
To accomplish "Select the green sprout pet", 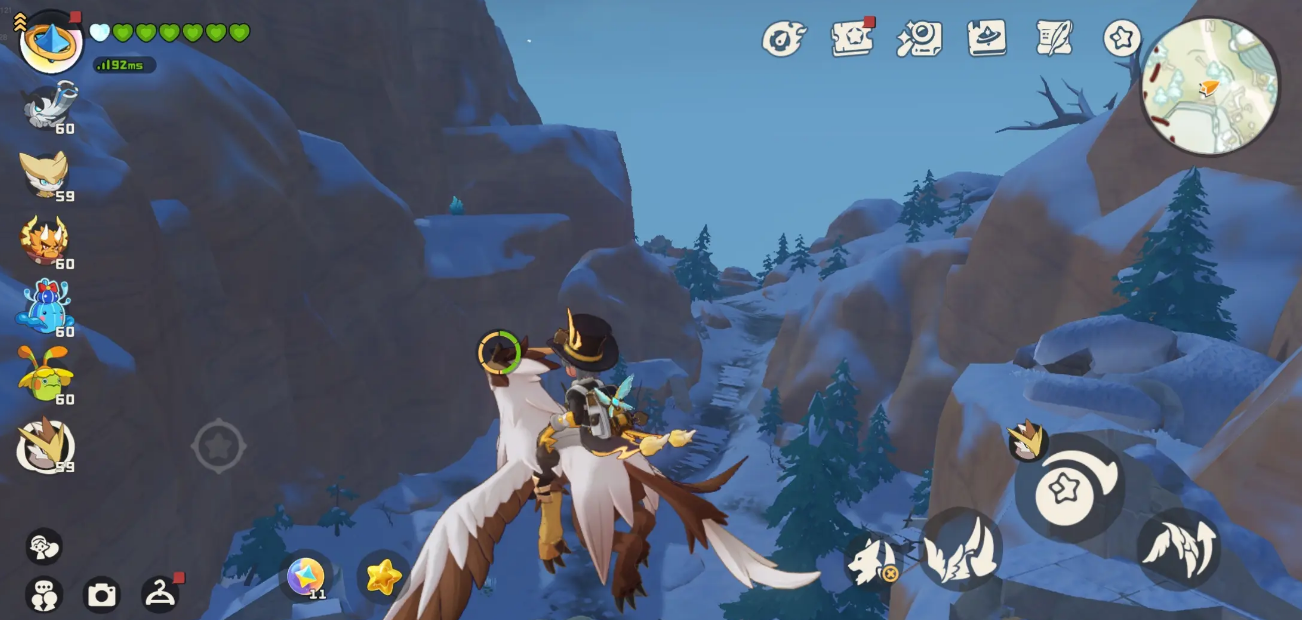I will tap(45, 374).
